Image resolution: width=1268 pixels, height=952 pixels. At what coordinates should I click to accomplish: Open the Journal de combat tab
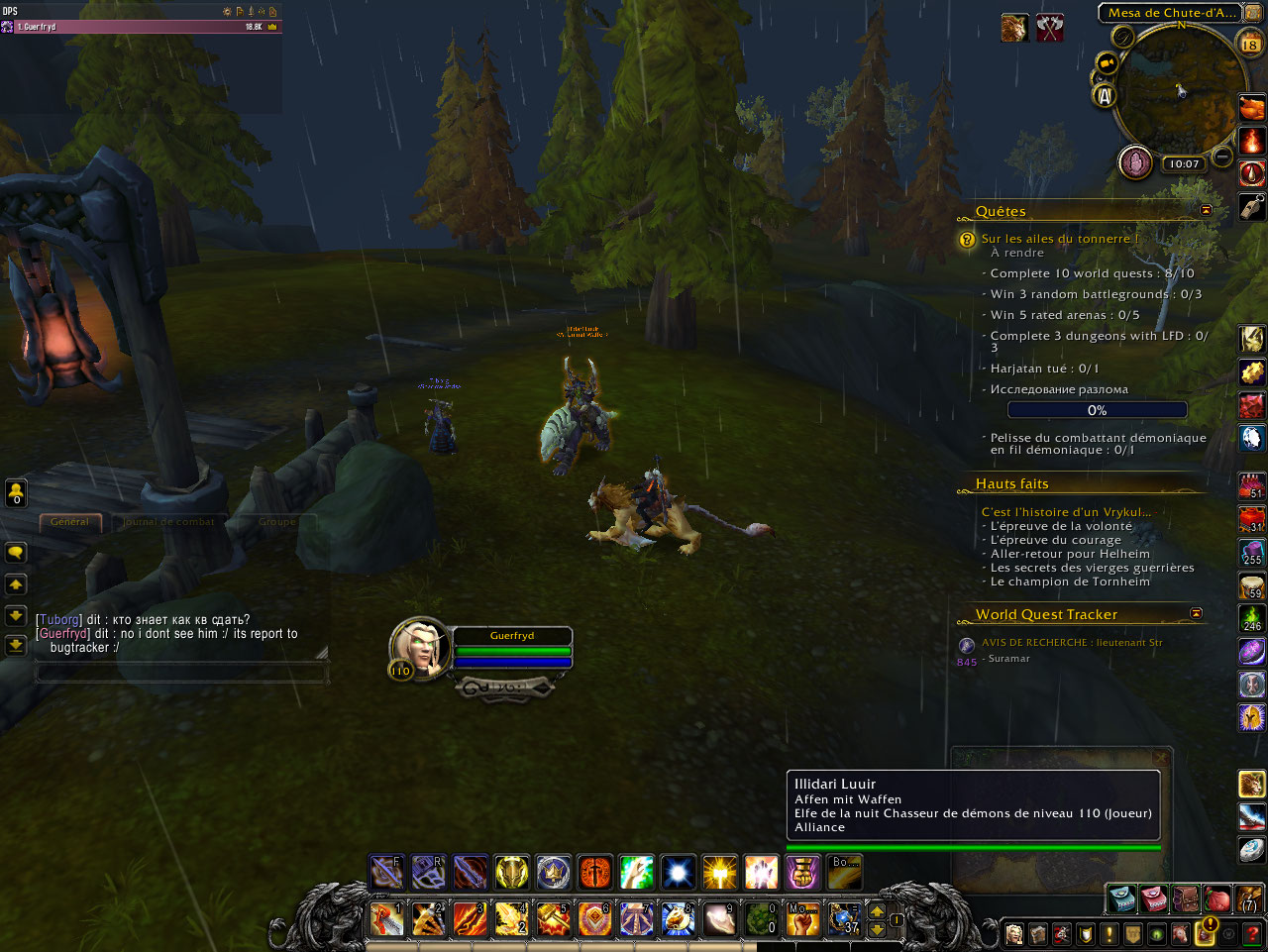(169, 522)
